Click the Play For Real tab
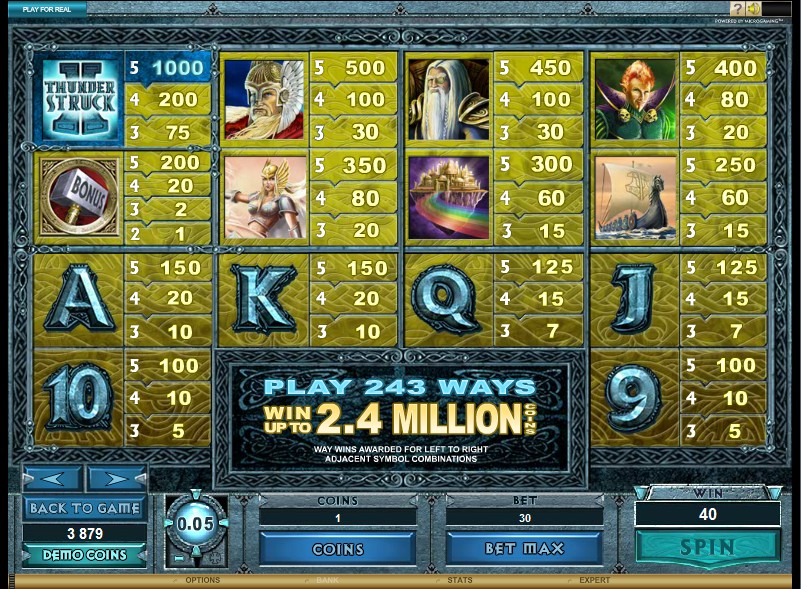 [46, 8]
